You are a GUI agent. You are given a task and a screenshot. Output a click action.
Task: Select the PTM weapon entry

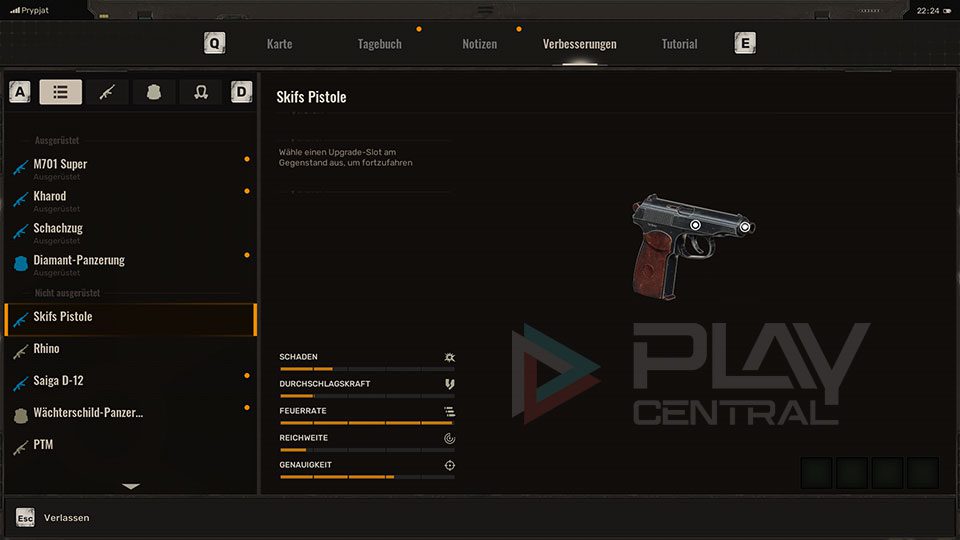43,445
